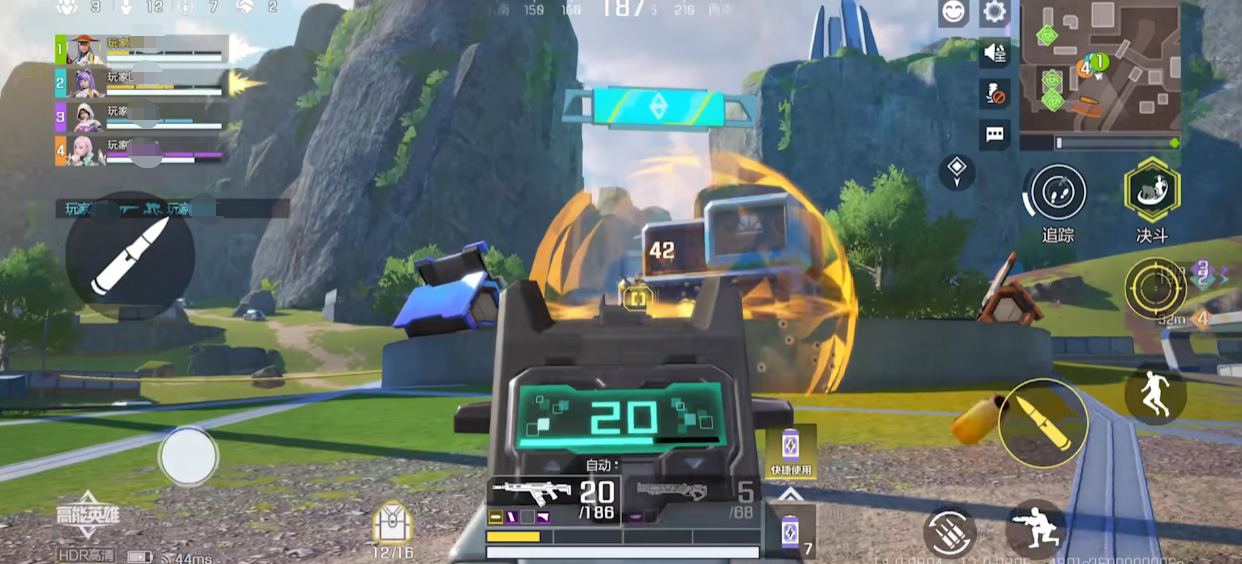Viewport: 1242px width, 564px height.
Task: Tap the yellow crosshair aim-down-sights button
Action: click(x=1155, y=288)
